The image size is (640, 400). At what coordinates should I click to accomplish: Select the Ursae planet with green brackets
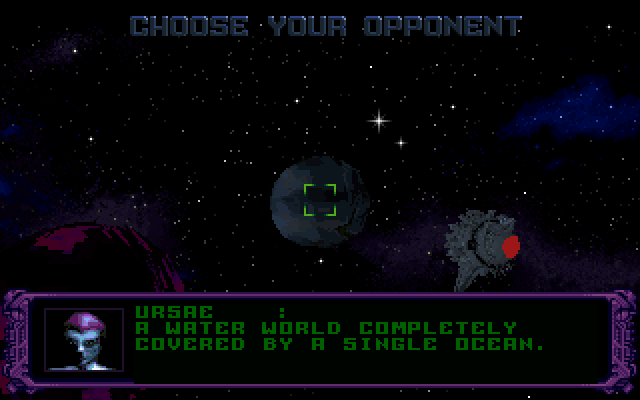319,199
